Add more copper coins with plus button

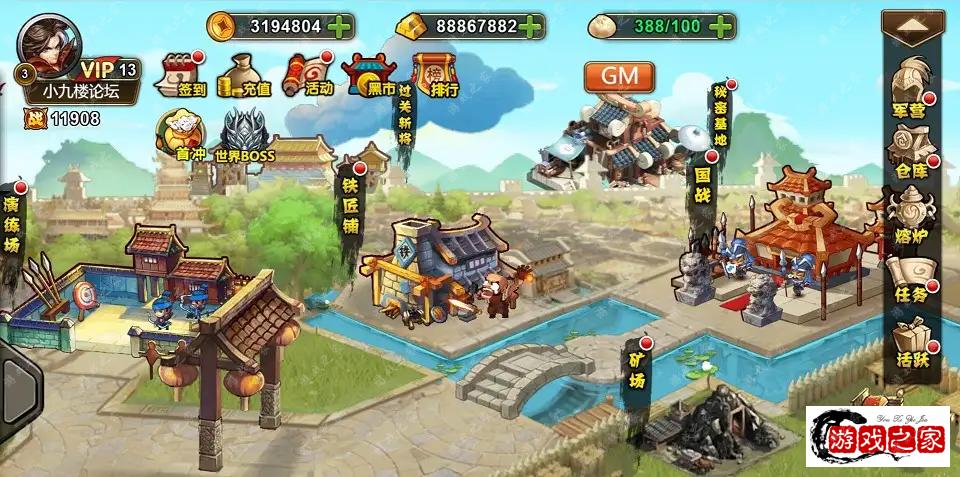click(x=339, y=26)
